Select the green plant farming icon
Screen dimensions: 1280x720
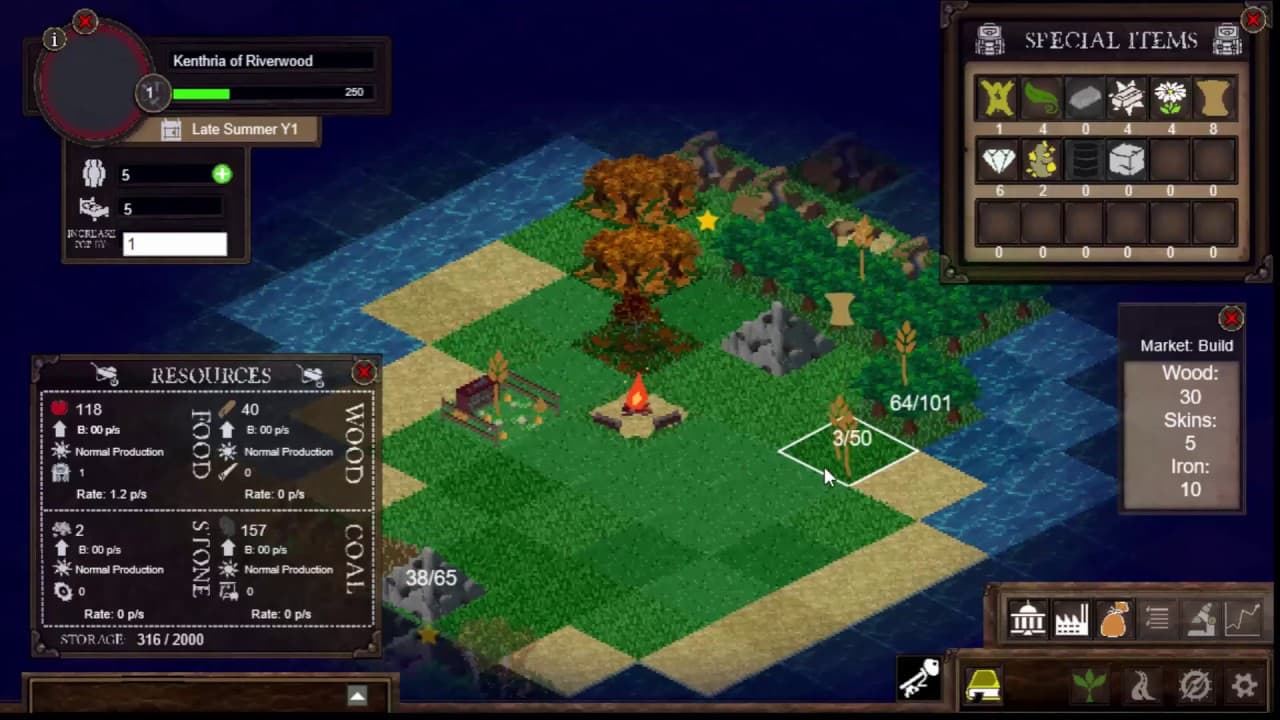point(1089,683)
